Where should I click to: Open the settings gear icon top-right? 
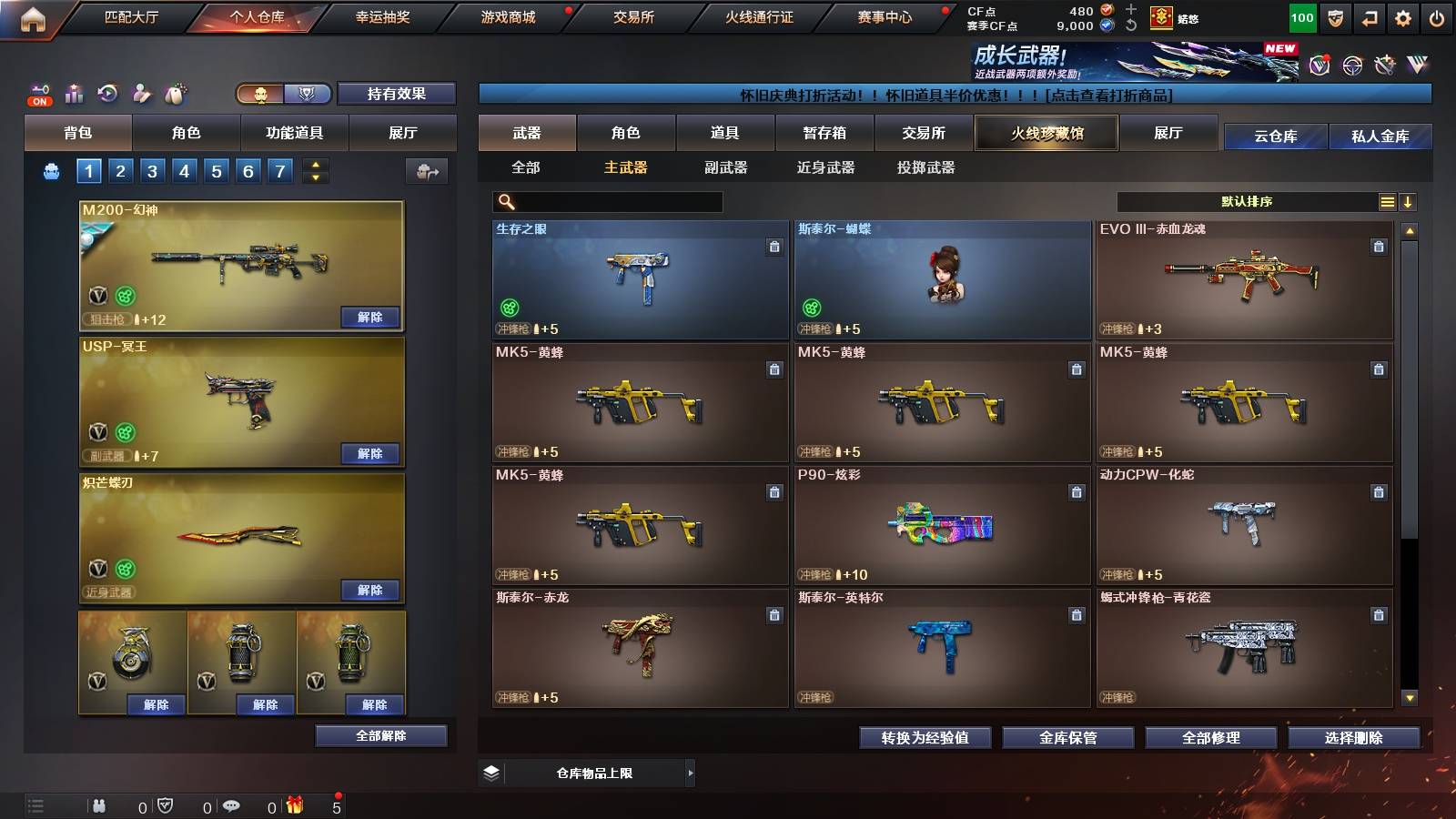point(1404,17)
